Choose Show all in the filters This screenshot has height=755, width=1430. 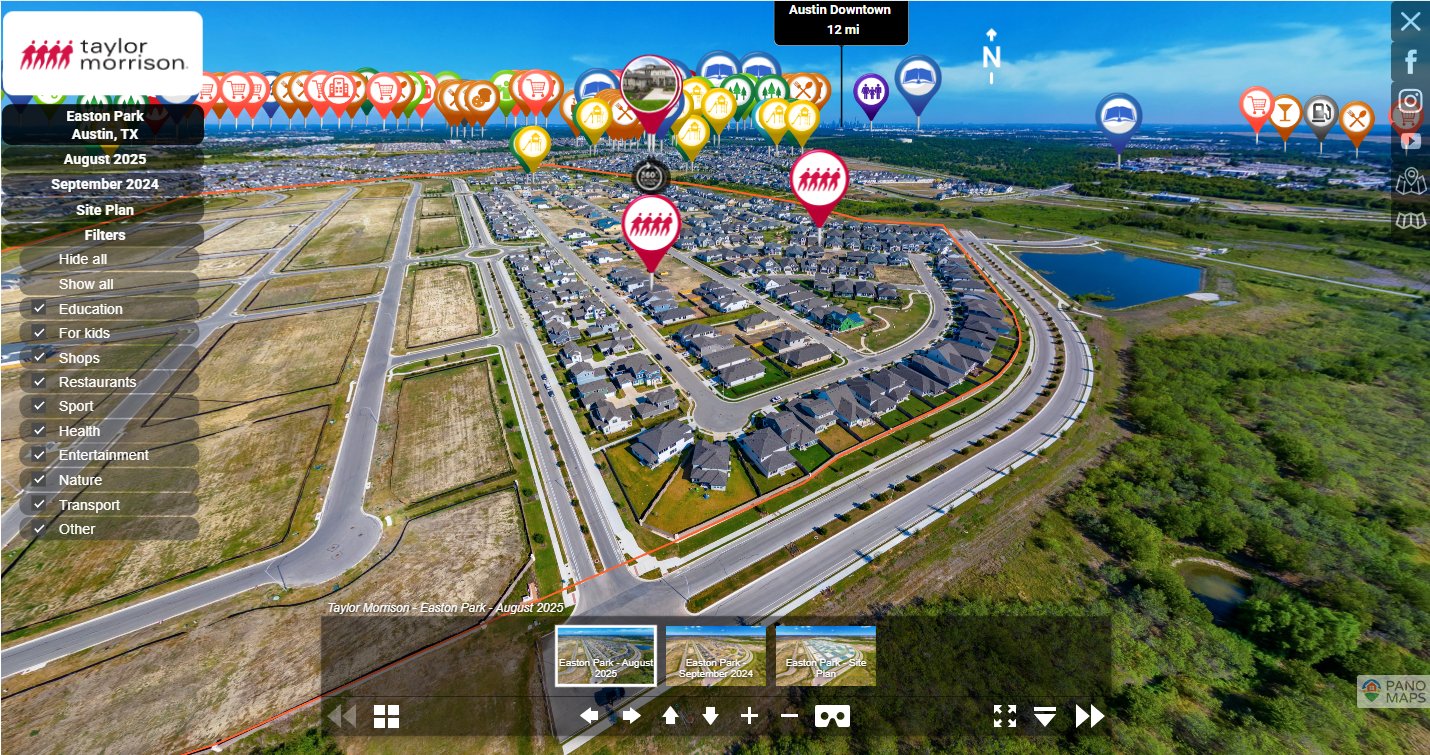pyautogui.click(x=86, y=284)
